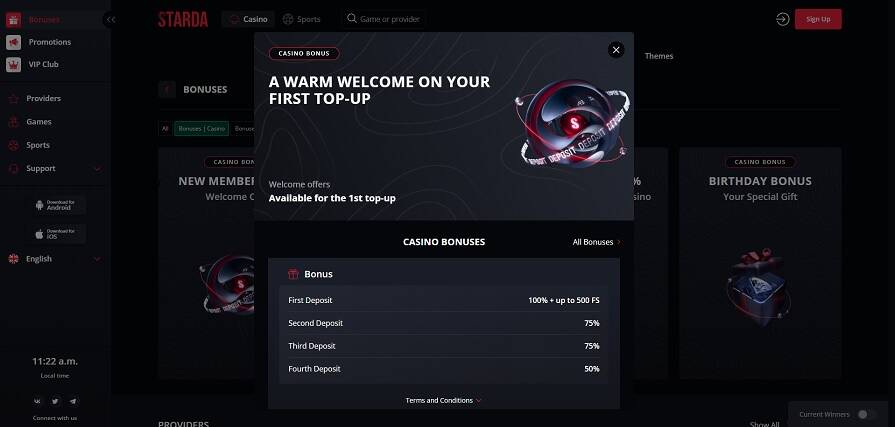Toggle the Current Winners switch

tap(866, 414)
